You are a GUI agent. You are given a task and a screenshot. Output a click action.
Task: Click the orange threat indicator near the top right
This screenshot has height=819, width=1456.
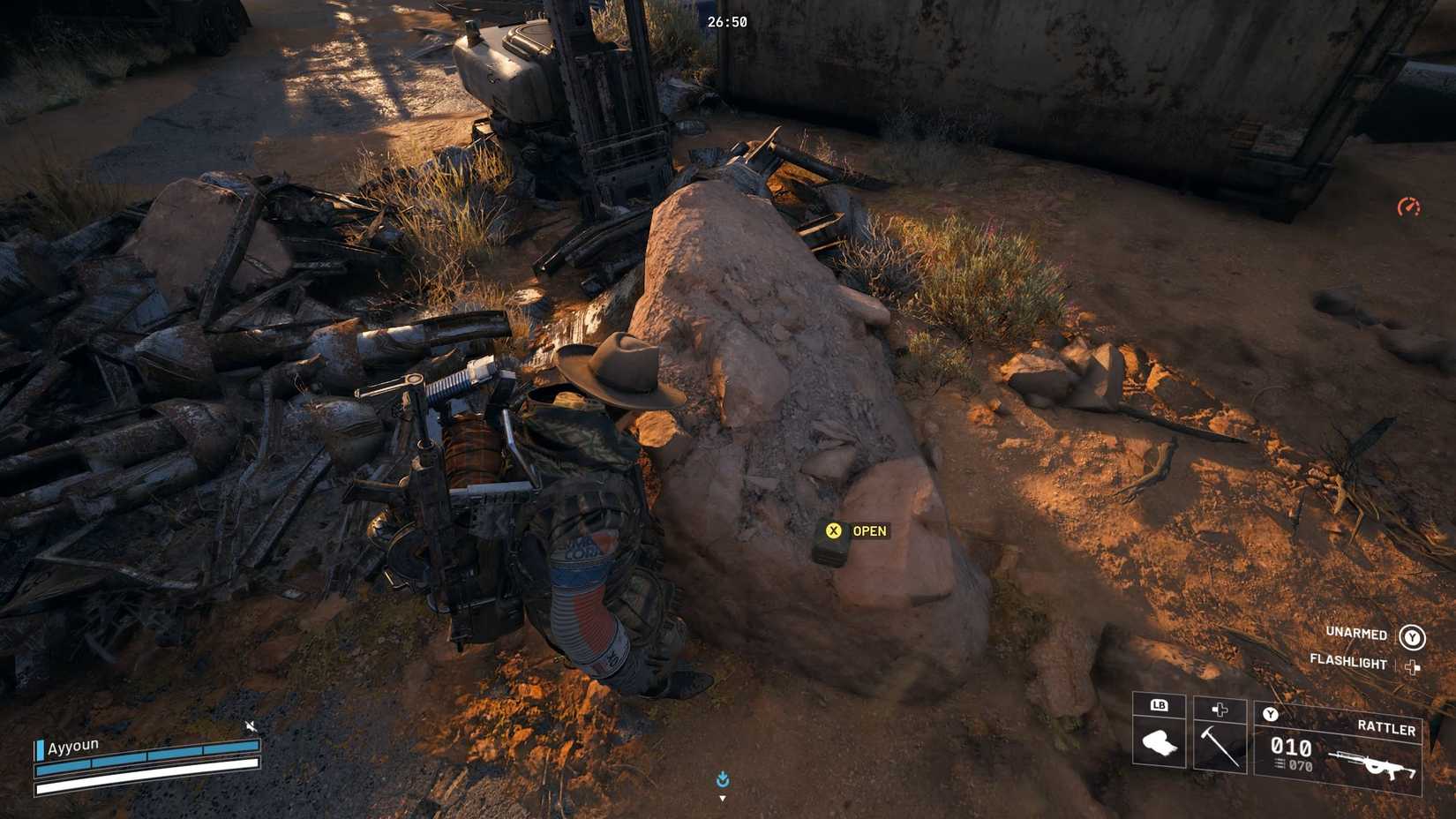point(1410,205)
